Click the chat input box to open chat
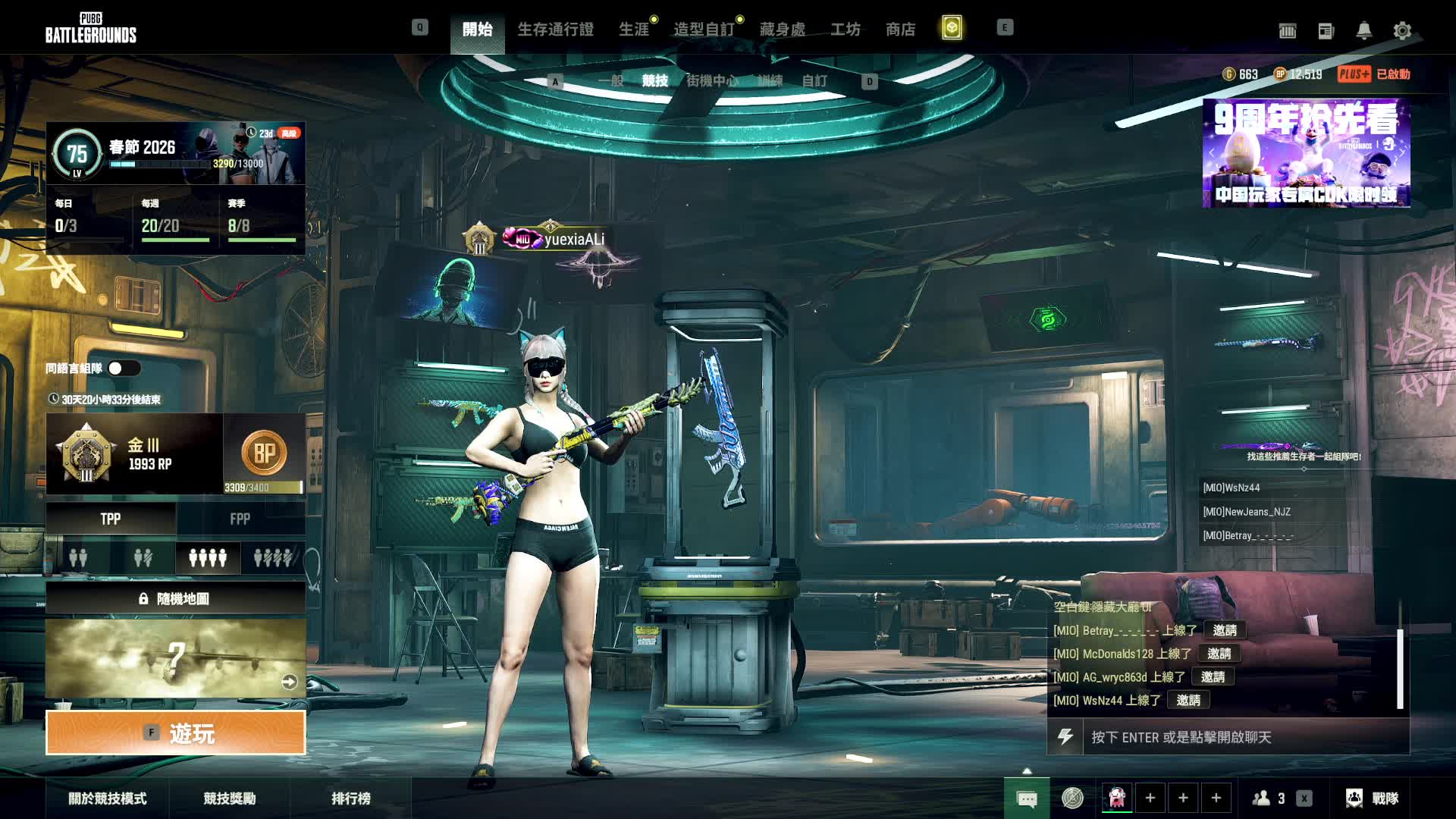Image resolution: width=1456 pixels, height=819 pixels. tap(1244, 737)
